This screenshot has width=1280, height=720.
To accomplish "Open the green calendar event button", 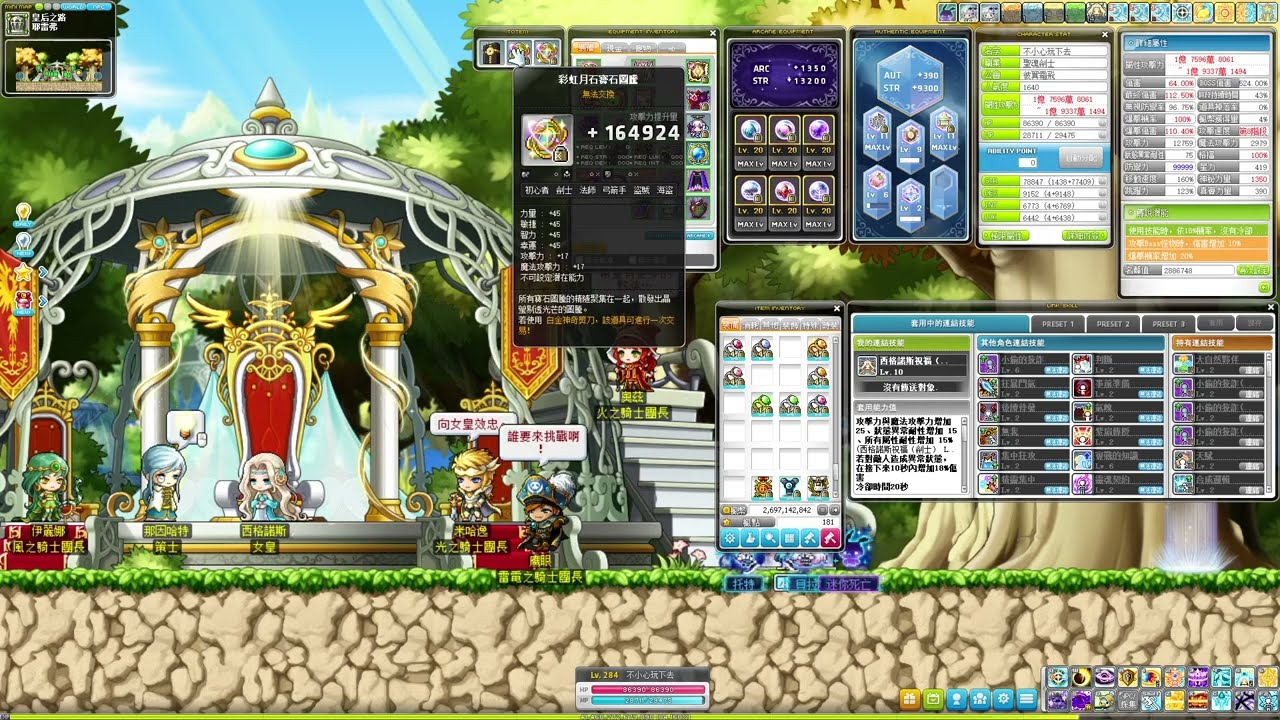I will 933,699.
